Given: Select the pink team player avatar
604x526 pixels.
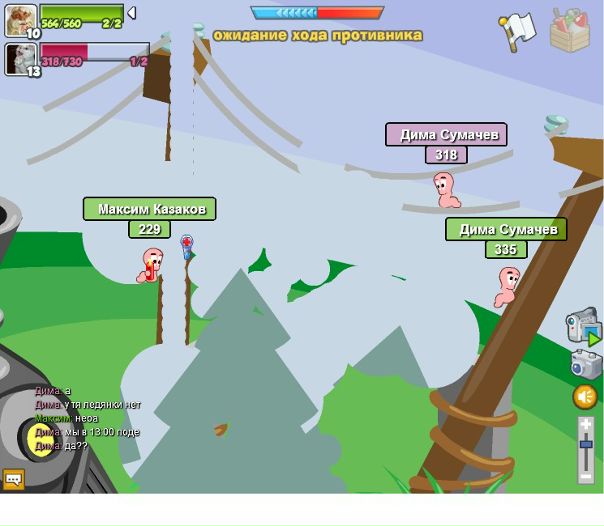Looking at the screenshot, I should [x=20, y=58].
